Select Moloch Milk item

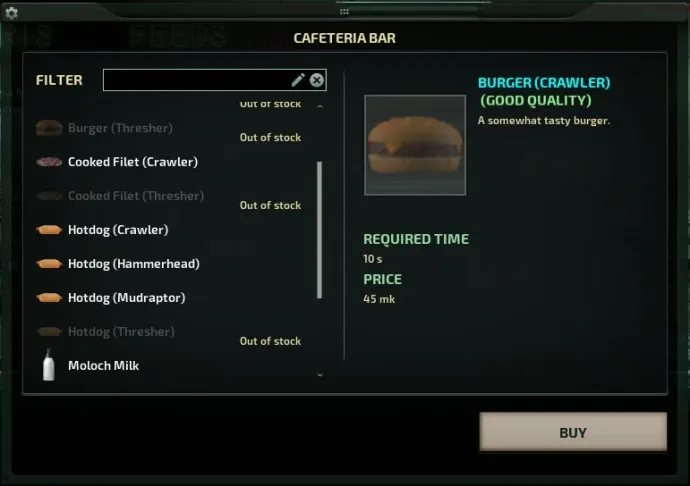click(103, 366)
